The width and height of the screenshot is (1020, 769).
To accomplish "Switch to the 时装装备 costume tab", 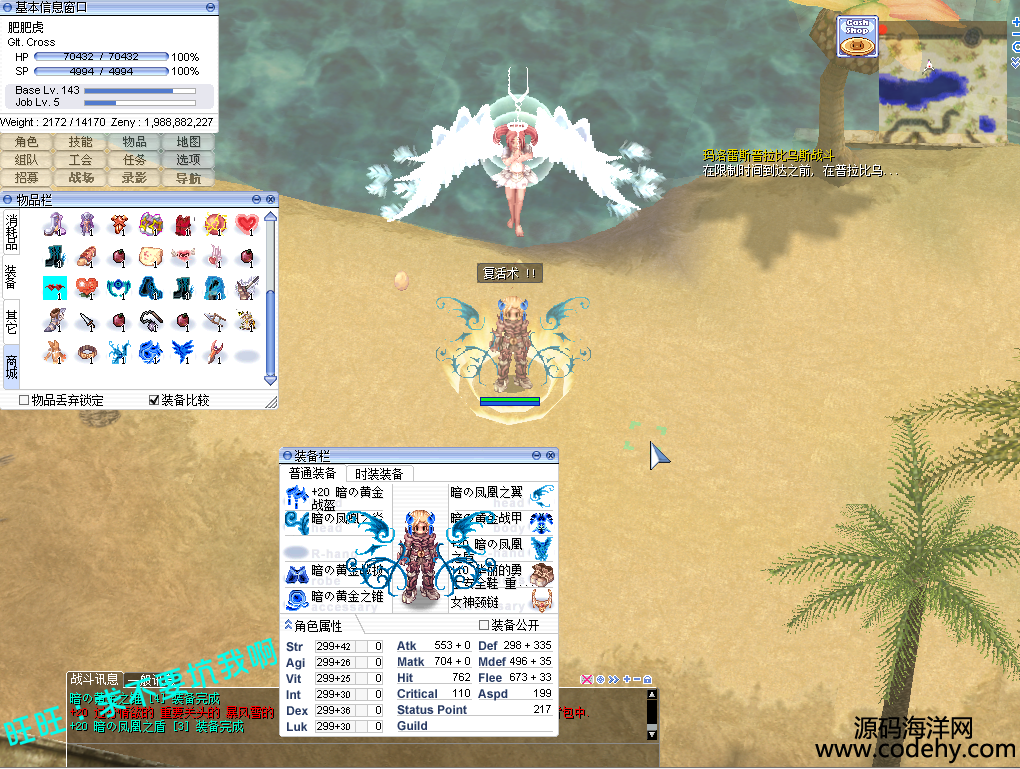I will tap(379, 474).
